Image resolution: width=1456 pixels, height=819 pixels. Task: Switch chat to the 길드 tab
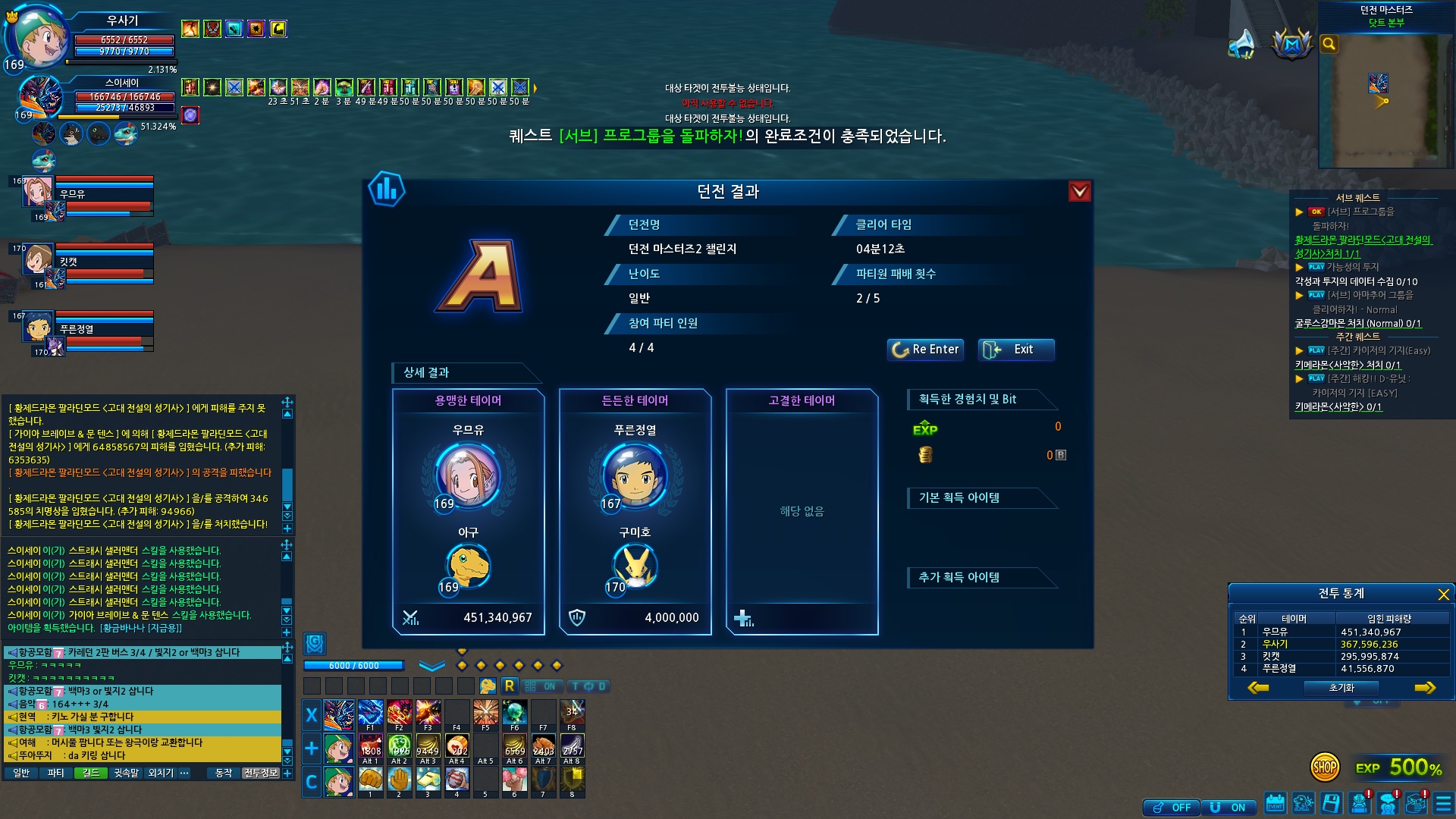(91, 773)
